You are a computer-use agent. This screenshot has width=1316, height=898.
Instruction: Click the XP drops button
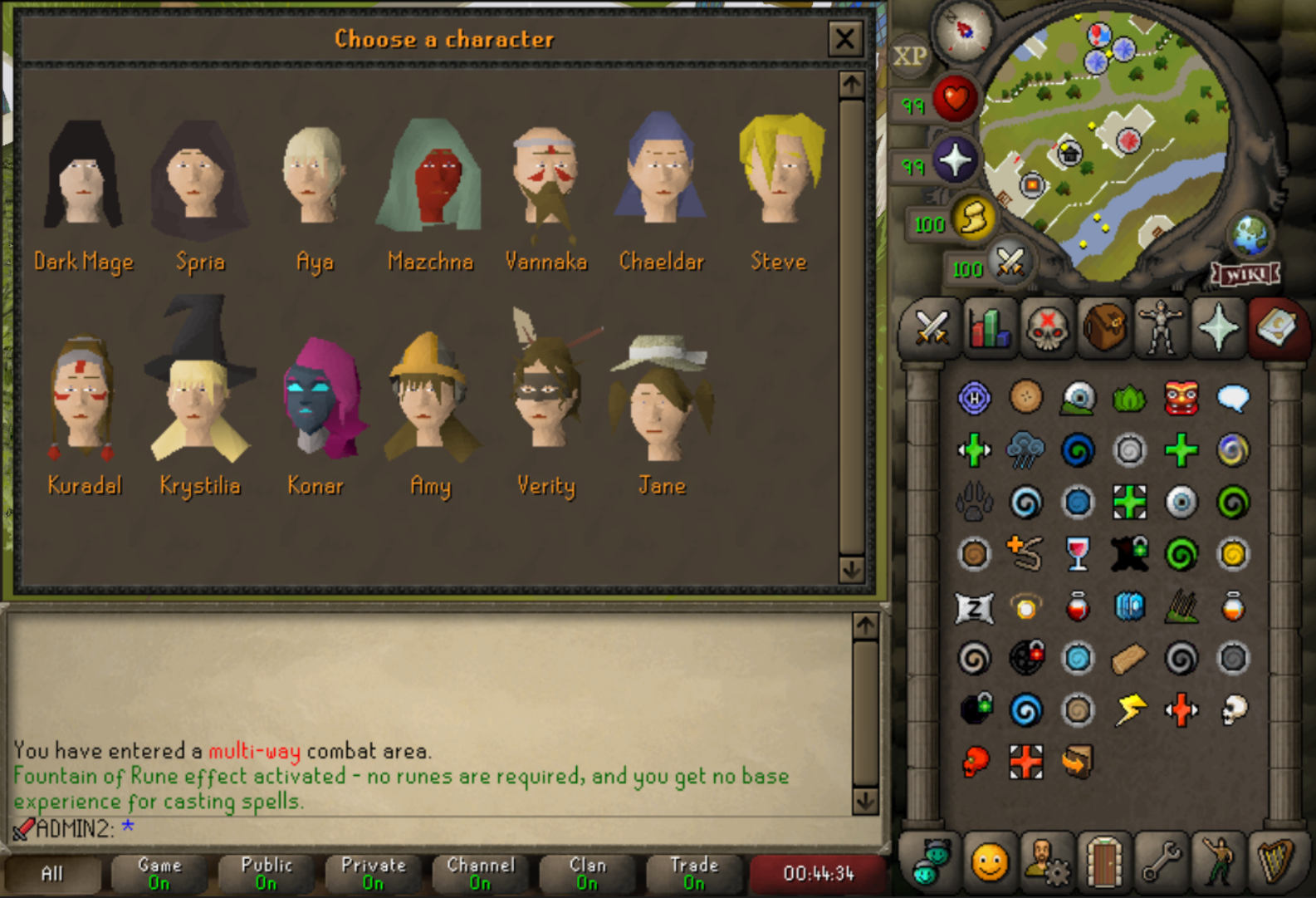point(910,56)
